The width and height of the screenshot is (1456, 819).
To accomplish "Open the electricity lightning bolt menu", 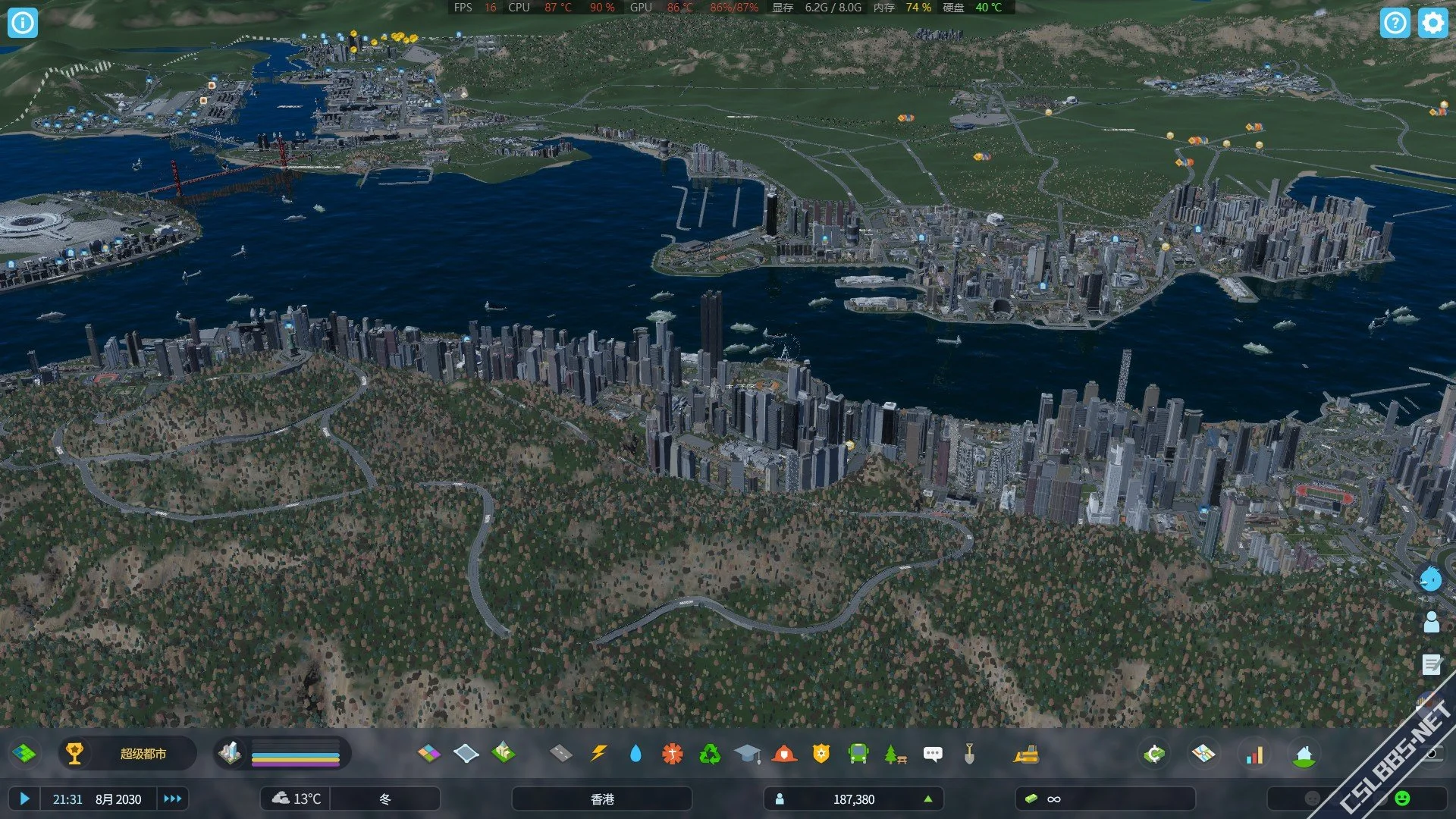I will pyautogui.click(x=599, y=754).
